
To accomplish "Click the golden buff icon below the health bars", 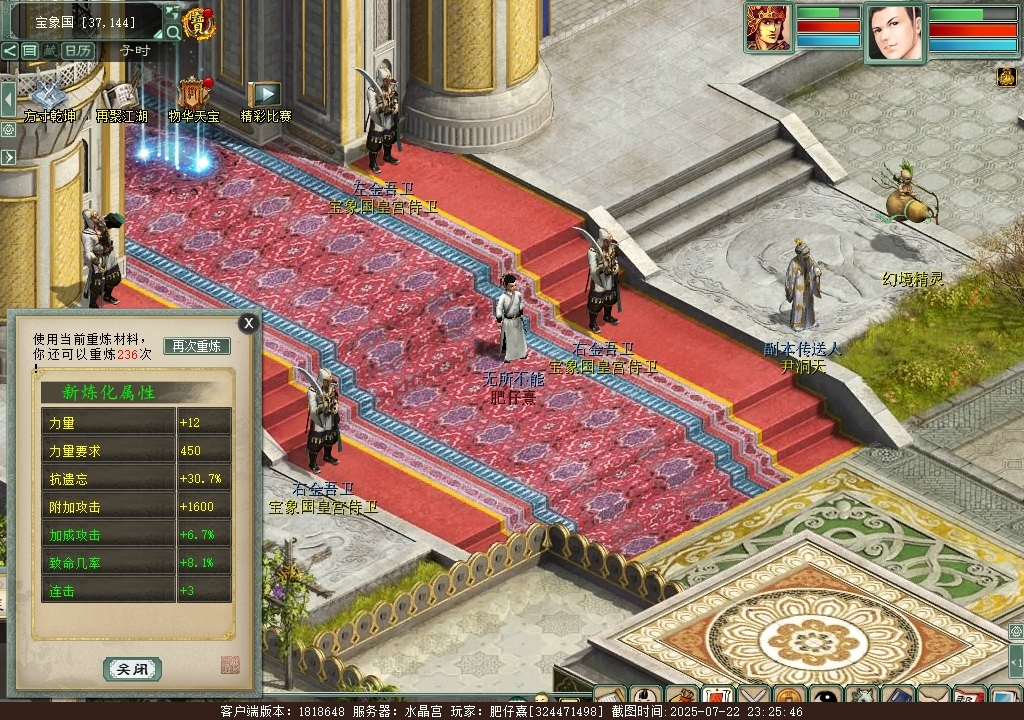I will (x=1006, y=77).
